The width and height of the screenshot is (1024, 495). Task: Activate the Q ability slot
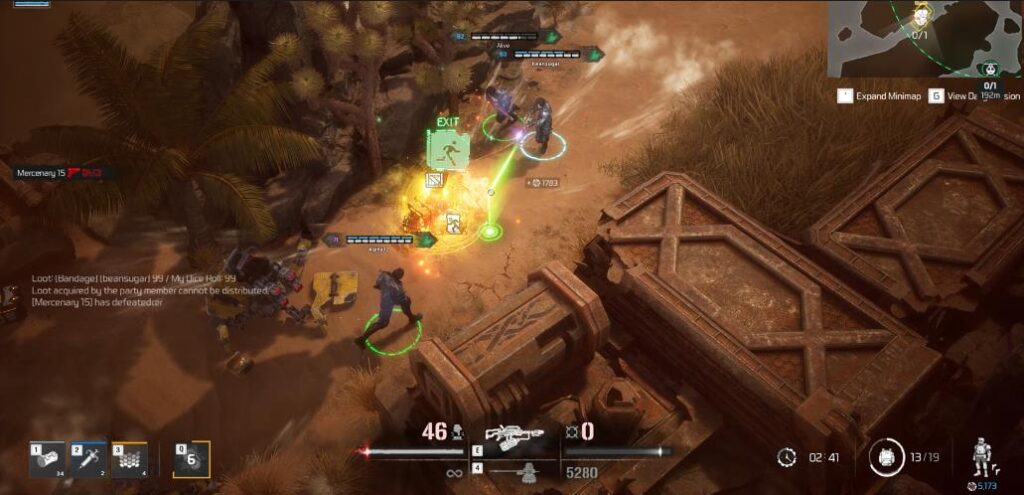(x=193, y=459)
